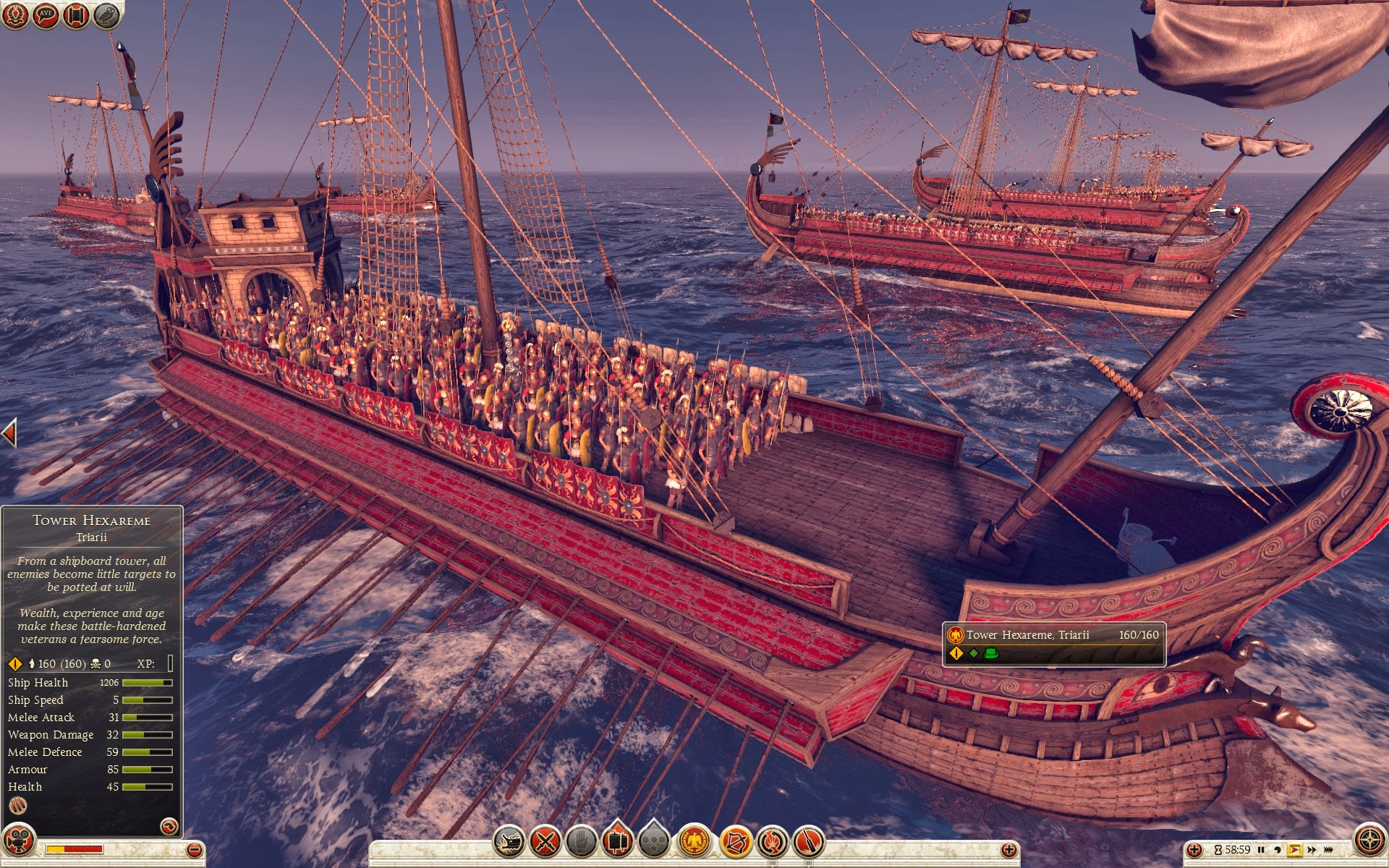Click the Tower Hexareme, Triarii unit banner
Viewport: 1389px width, 868px height.
click(x=1054, y=643)
